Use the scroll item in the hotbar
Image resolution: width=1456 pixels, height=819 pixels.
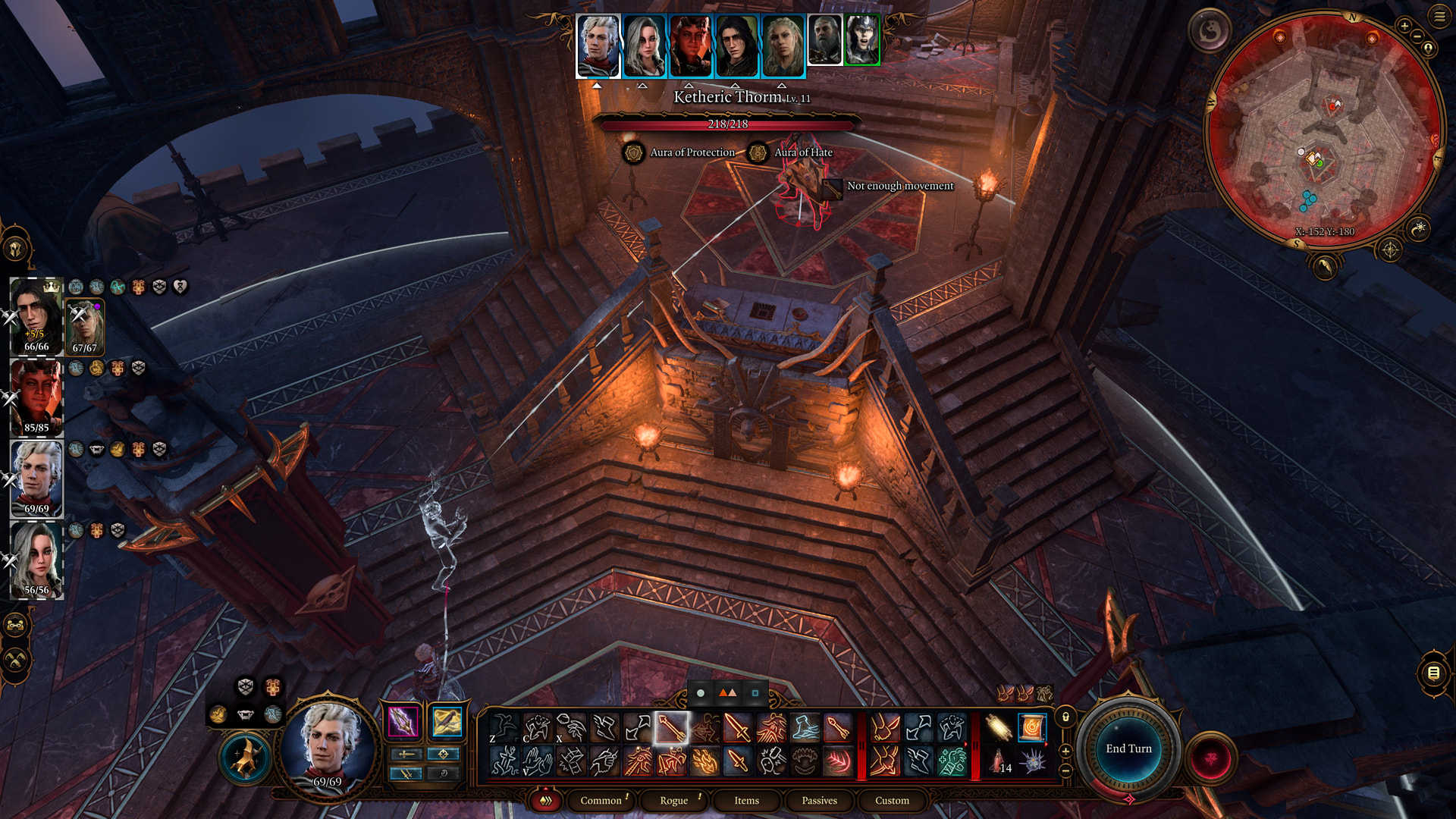click(1031, 728)
